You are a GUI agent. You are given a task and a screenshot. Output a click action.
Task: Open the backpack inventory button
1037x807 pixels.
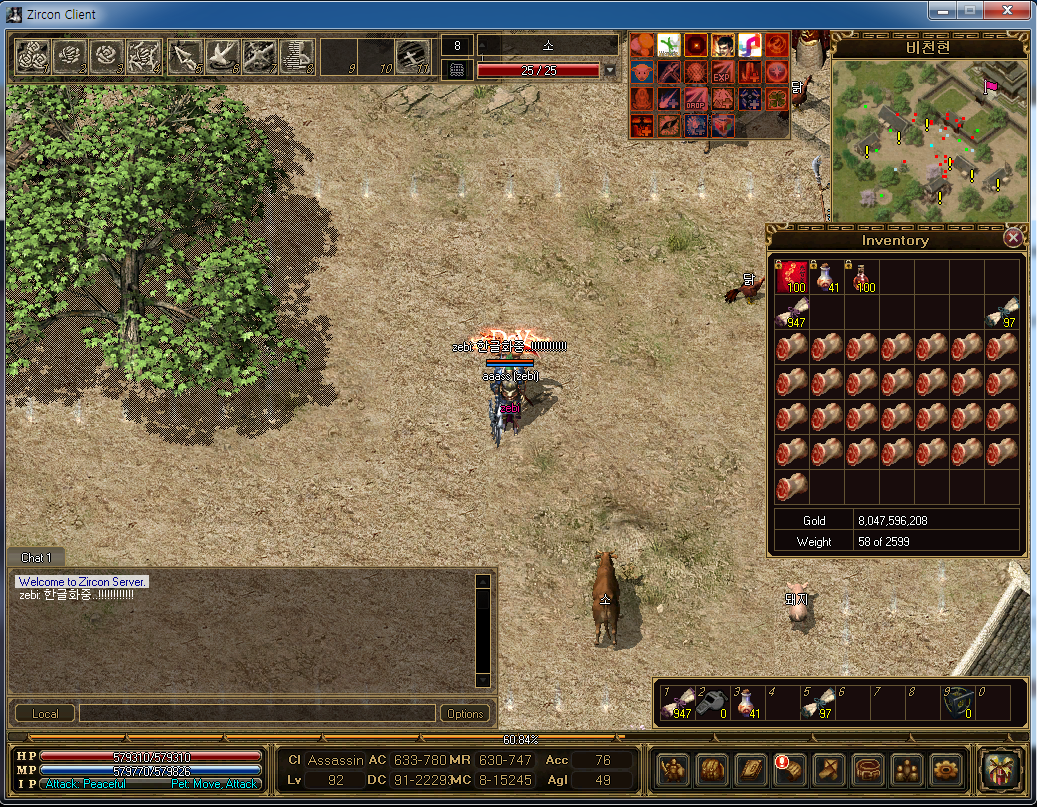pyautogui.click(x=711, y=768)
